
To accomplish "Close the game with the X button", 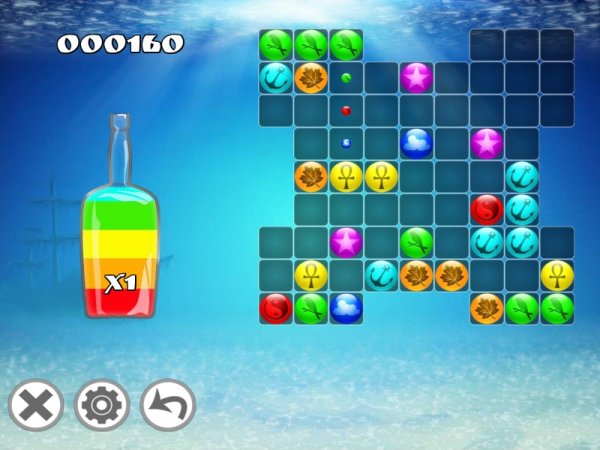I will (x=36, y=406).
